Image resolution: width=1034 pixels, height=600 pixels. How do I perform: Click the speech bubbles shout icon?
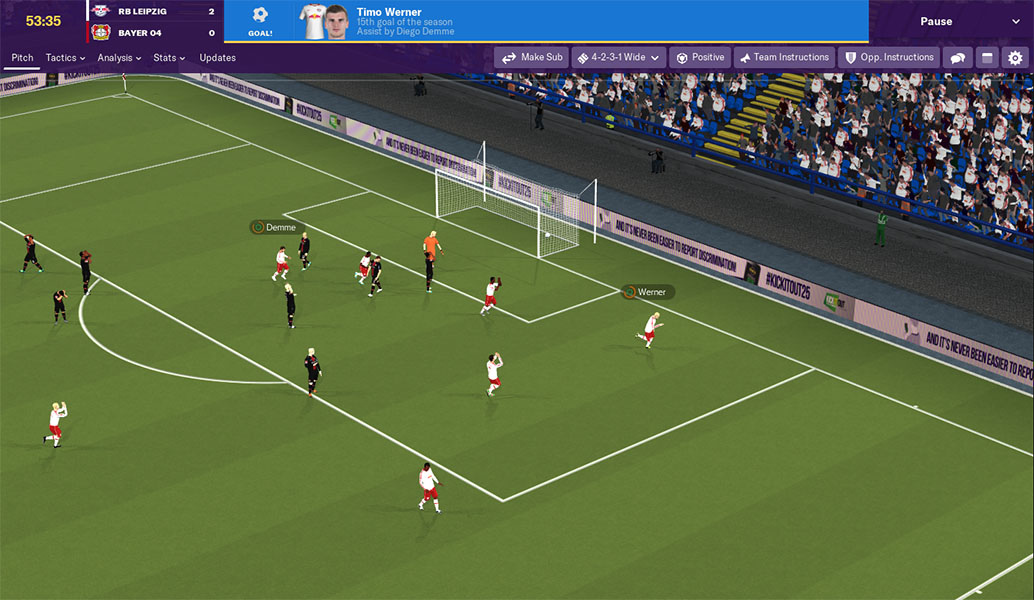pos(958,58)
